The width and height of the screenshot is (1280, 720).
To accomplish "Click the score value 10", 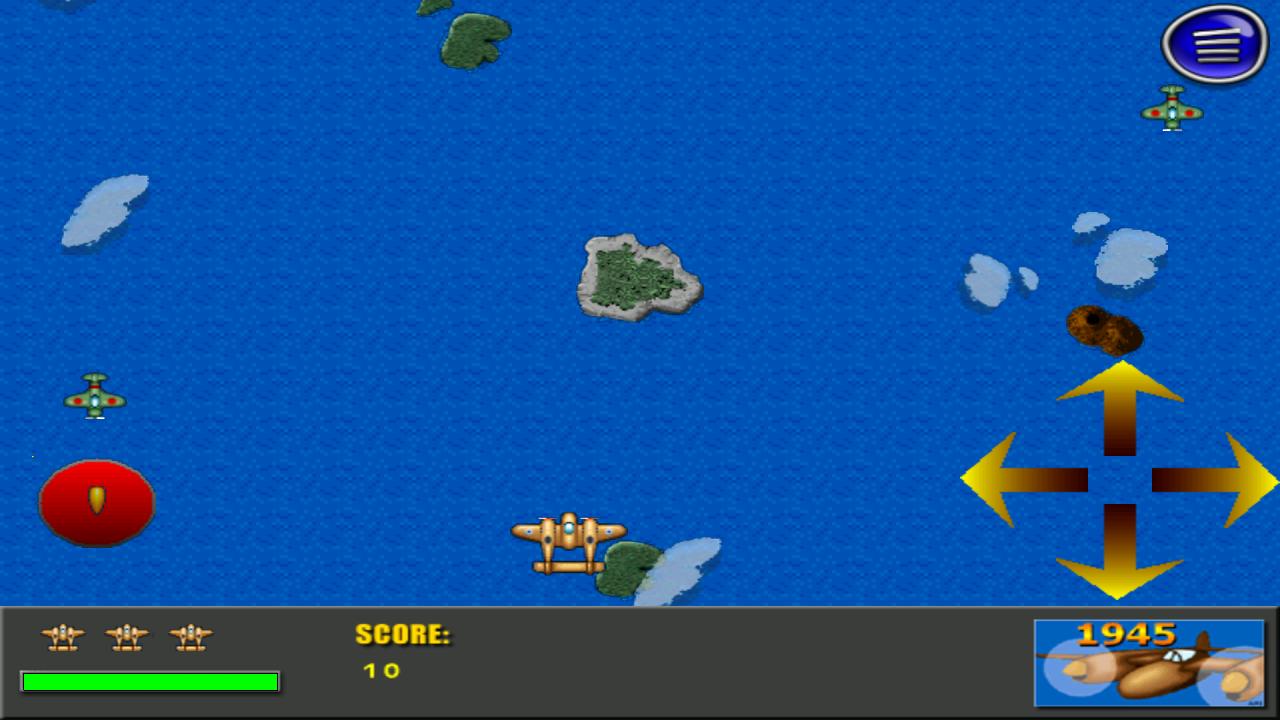I will pos(379,671).
